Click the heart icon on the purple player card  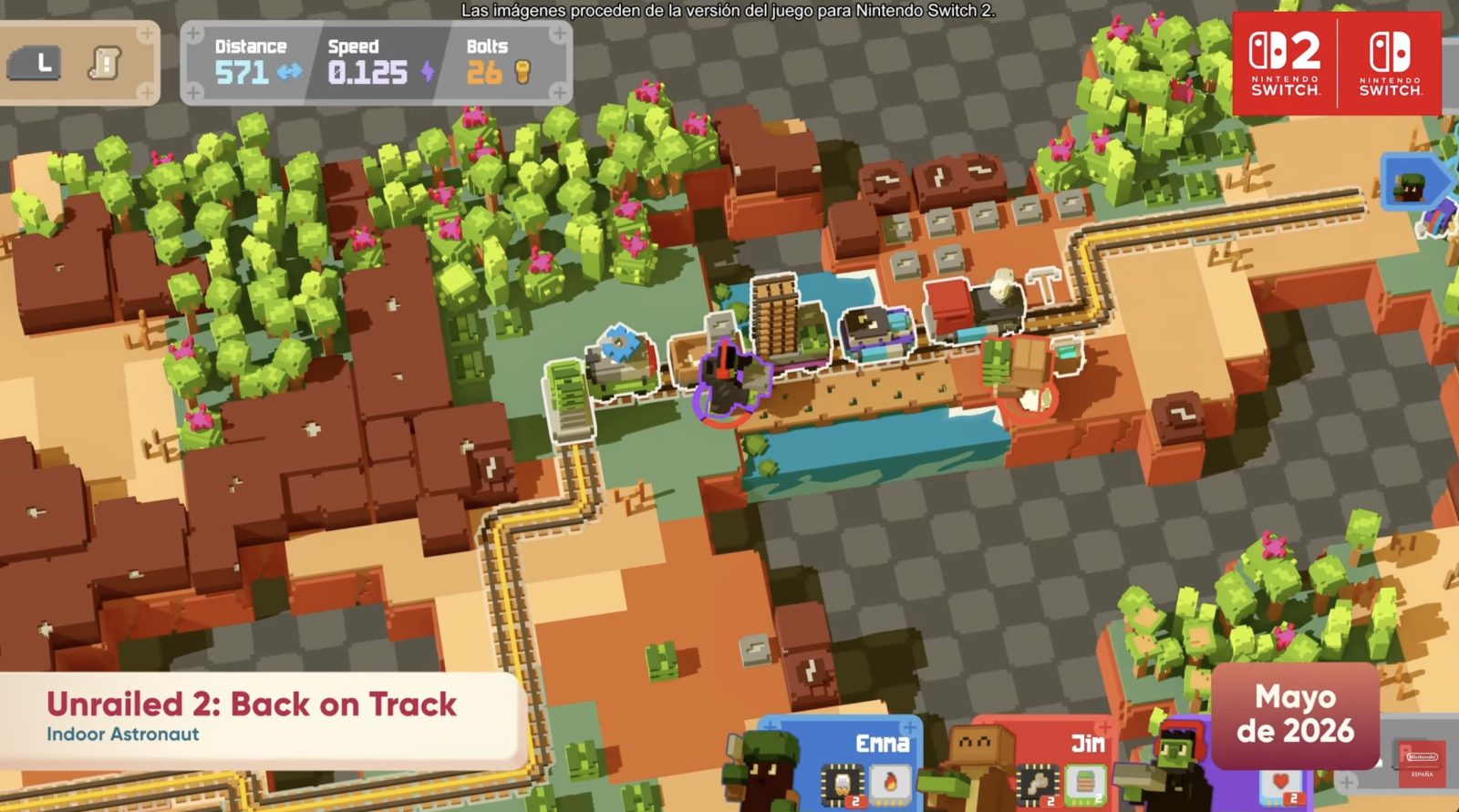coord(1280,781)
